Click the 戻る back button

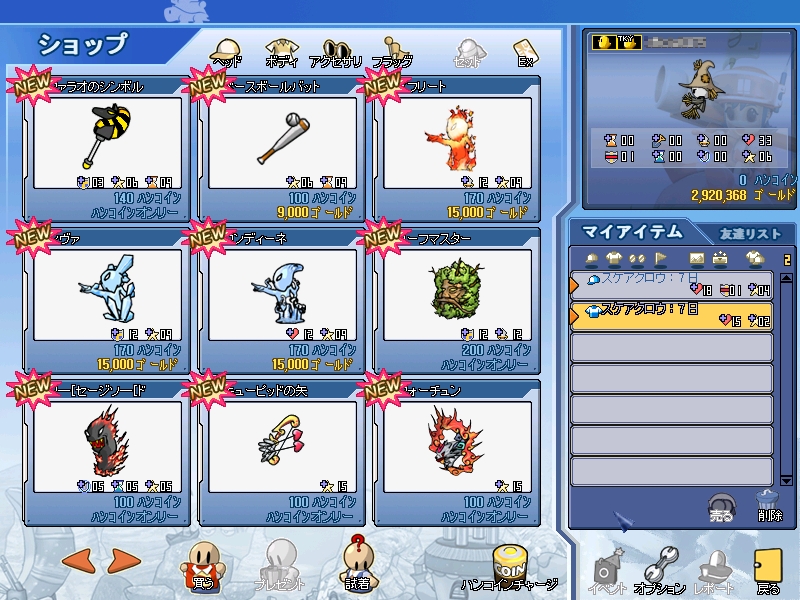coord(768,572)
